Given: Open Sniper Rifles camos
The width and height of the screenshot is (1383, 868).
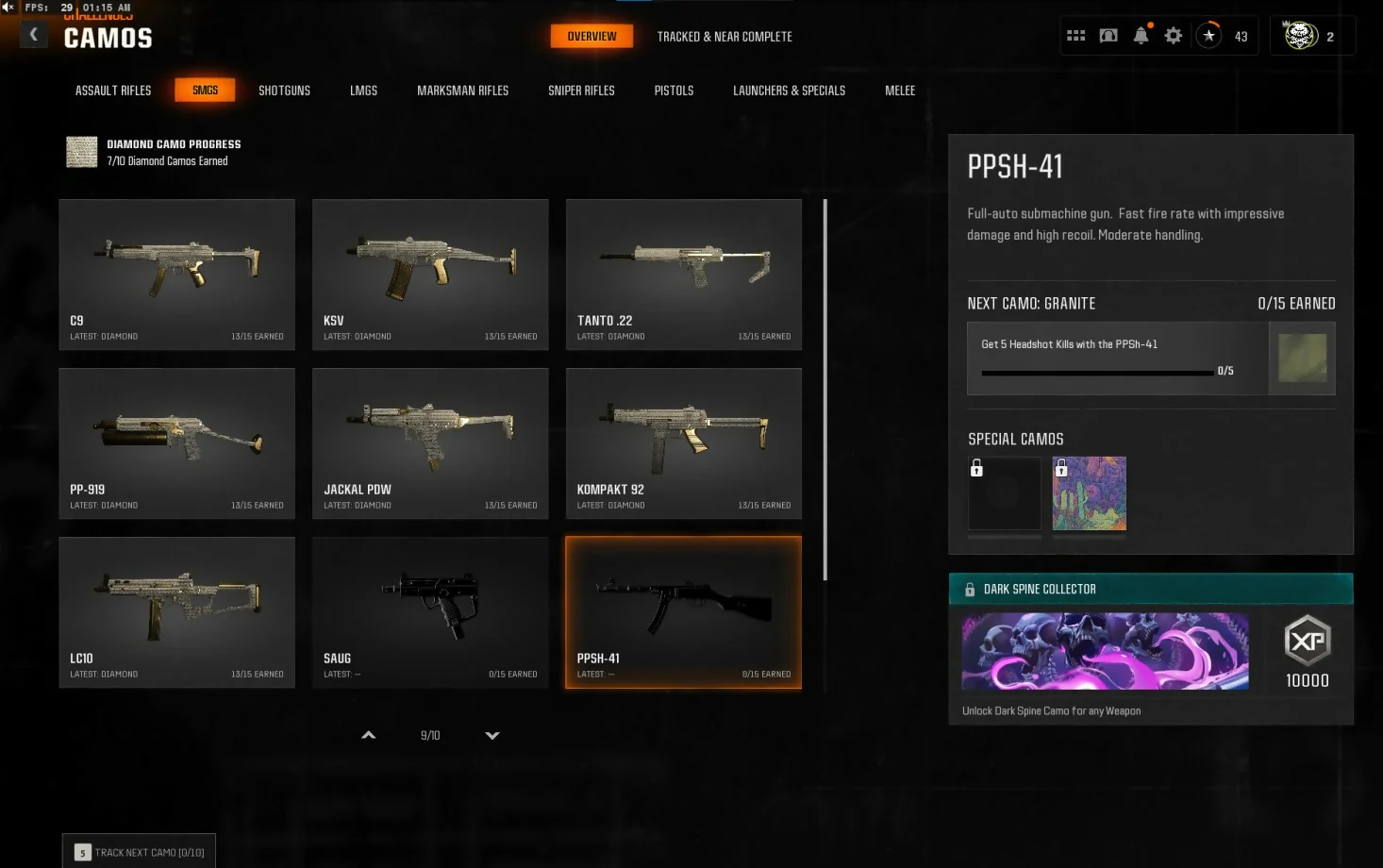Looking at the screenshot, I should tap(581, 91).
